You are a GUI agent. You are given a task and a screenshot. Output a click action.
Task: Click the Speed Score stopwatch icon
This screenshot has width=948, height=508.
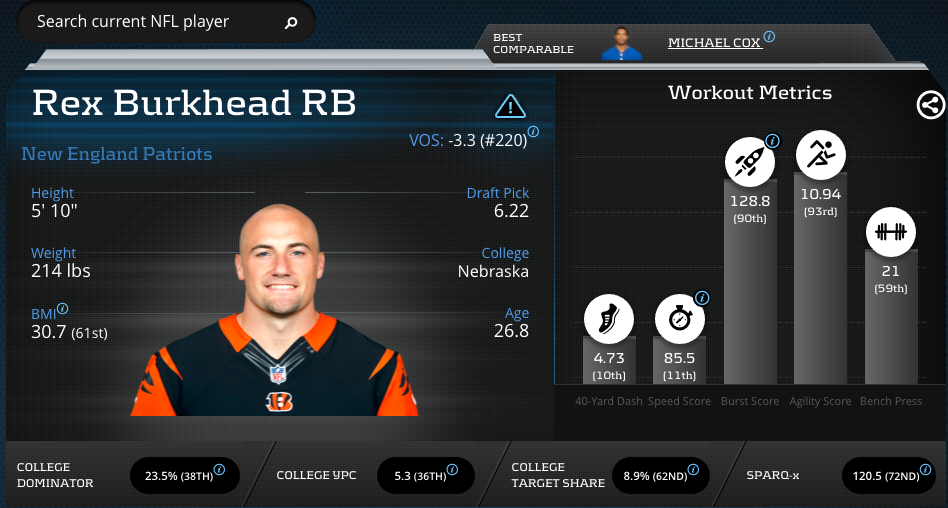pyautogui.click(x=679, y=320)
